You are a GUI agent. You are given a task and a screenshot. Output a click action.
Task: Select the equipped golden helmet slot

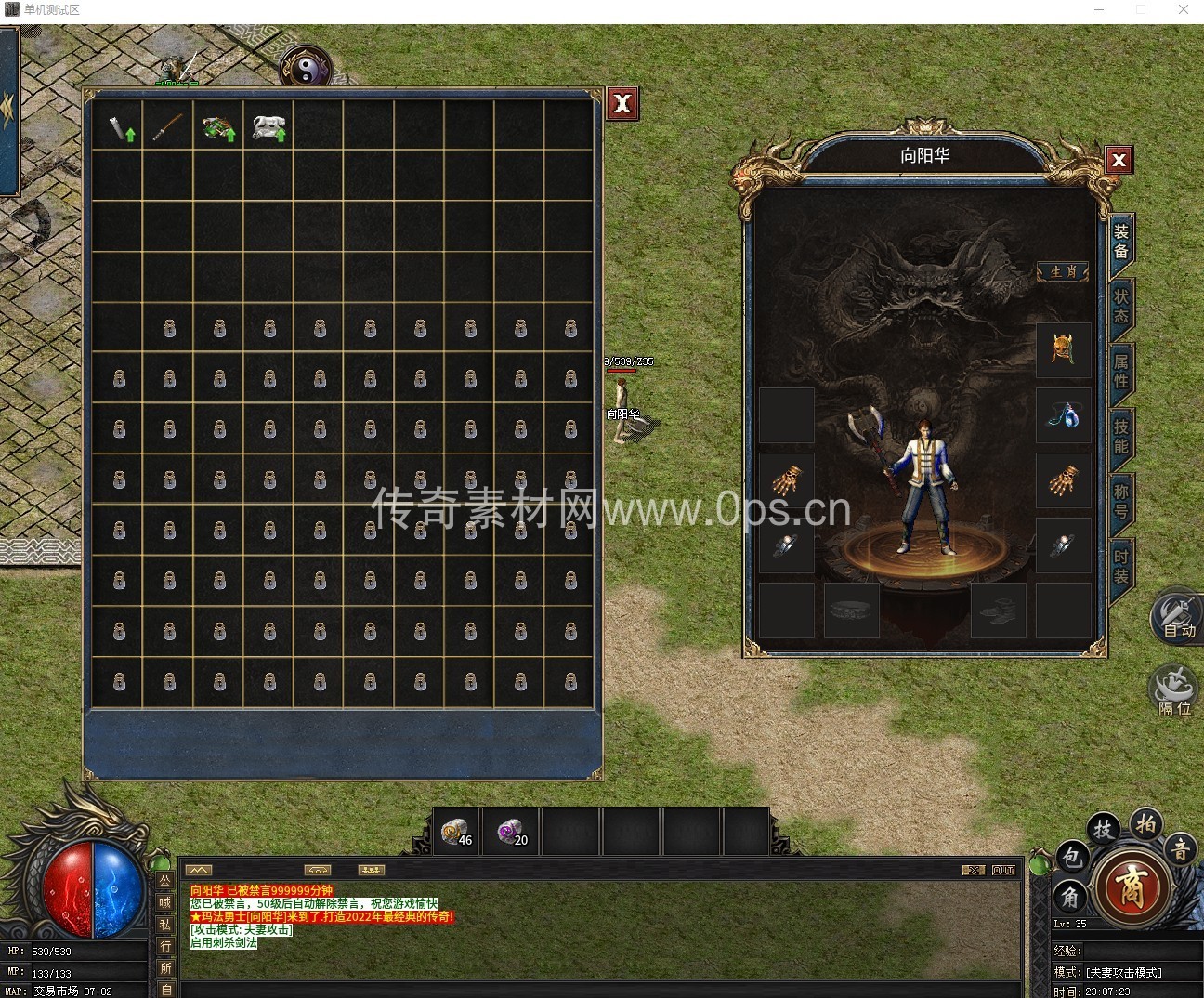tap(1063, 349)
